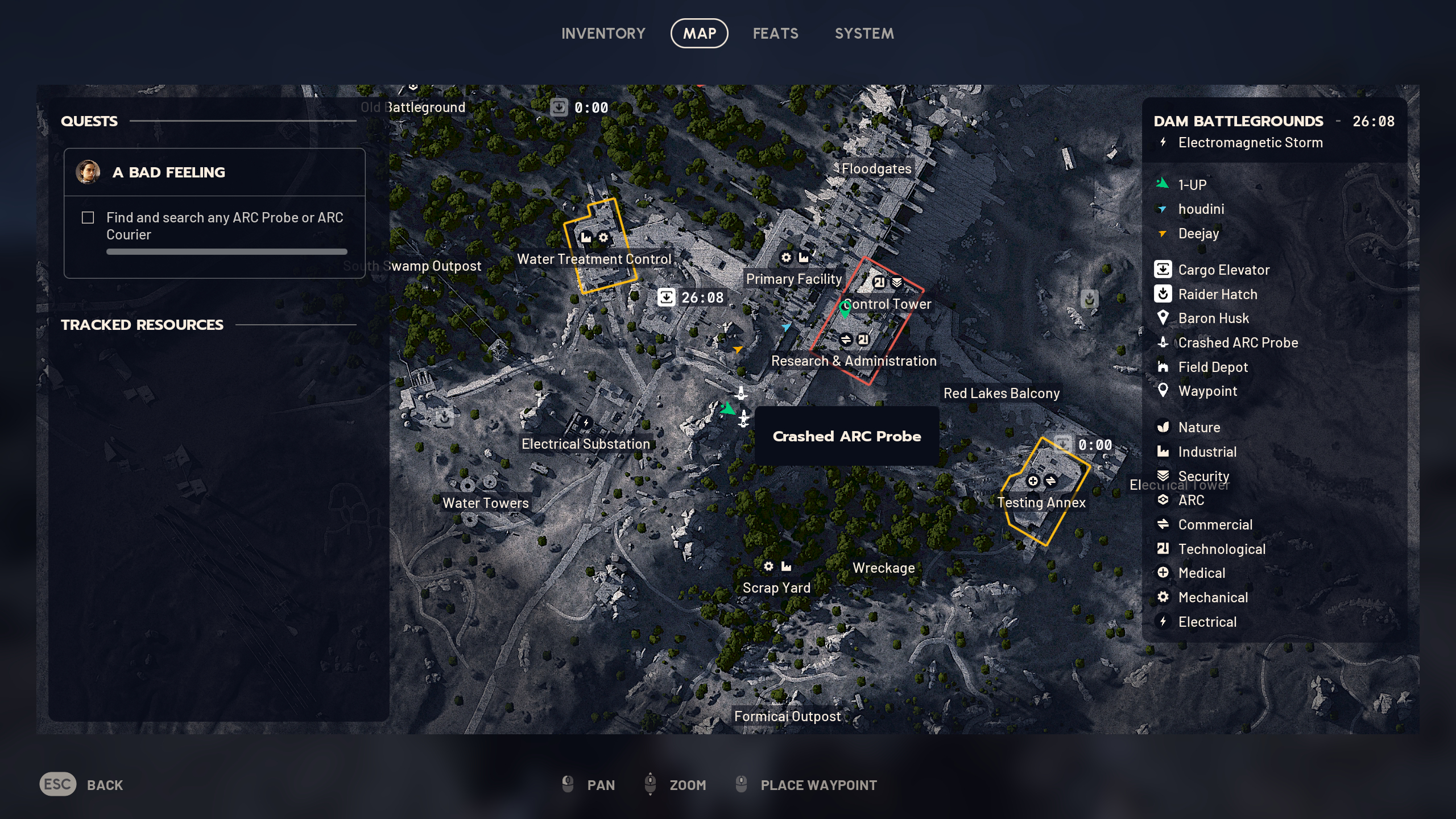Image resolution: width=1456 pixels, height=819 pixels.
Task: Click the quest progress bar under the objective
Action: (226, 252)
